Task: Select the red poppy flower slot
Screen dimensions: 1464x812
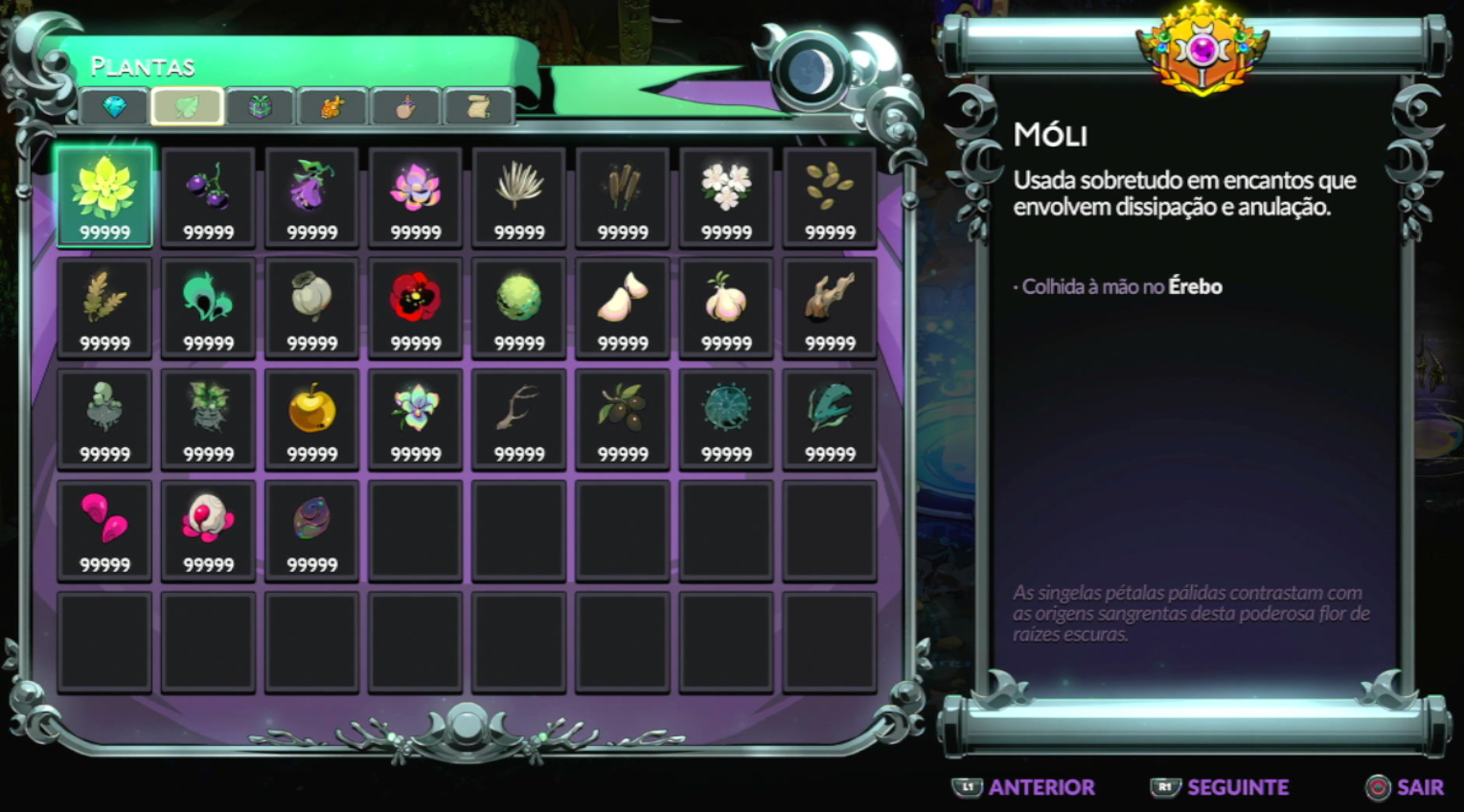Action: [x=416, y=308]
